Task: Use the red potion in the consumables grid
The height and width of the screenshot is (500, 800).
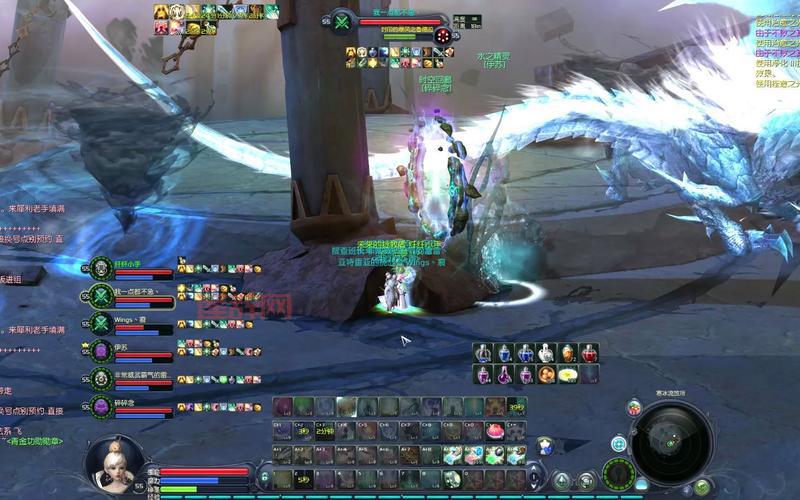Action: tap(590, 353)
